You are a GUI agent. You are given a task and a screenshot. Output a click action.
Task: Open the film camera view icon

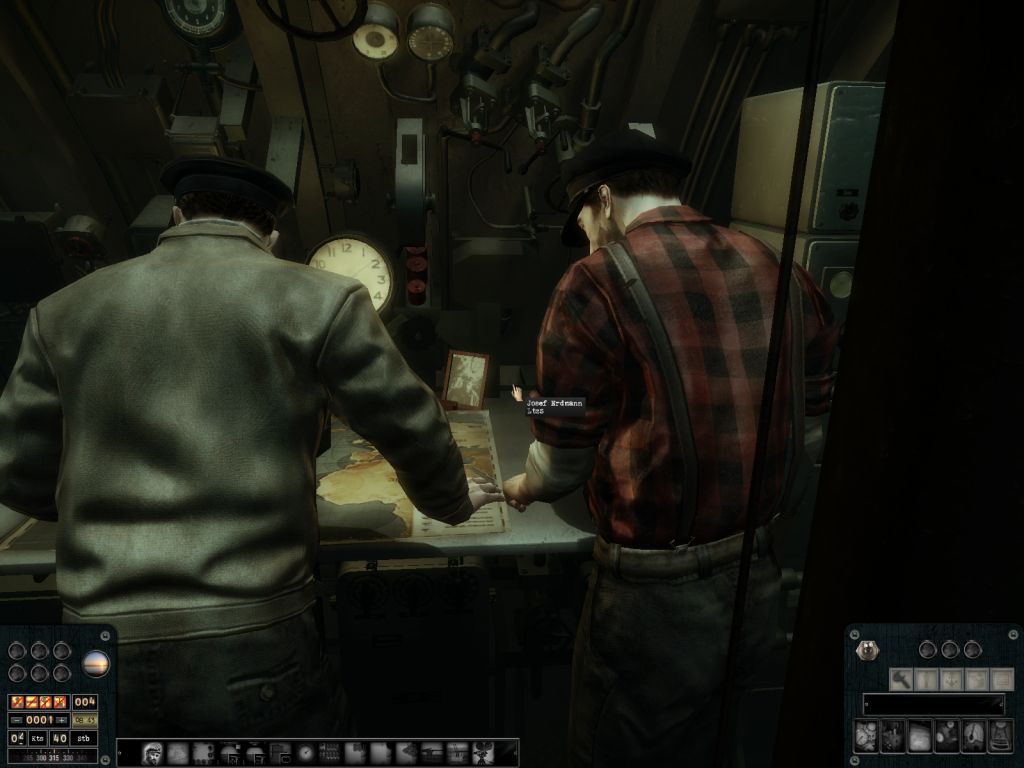[x=482, y=752]
